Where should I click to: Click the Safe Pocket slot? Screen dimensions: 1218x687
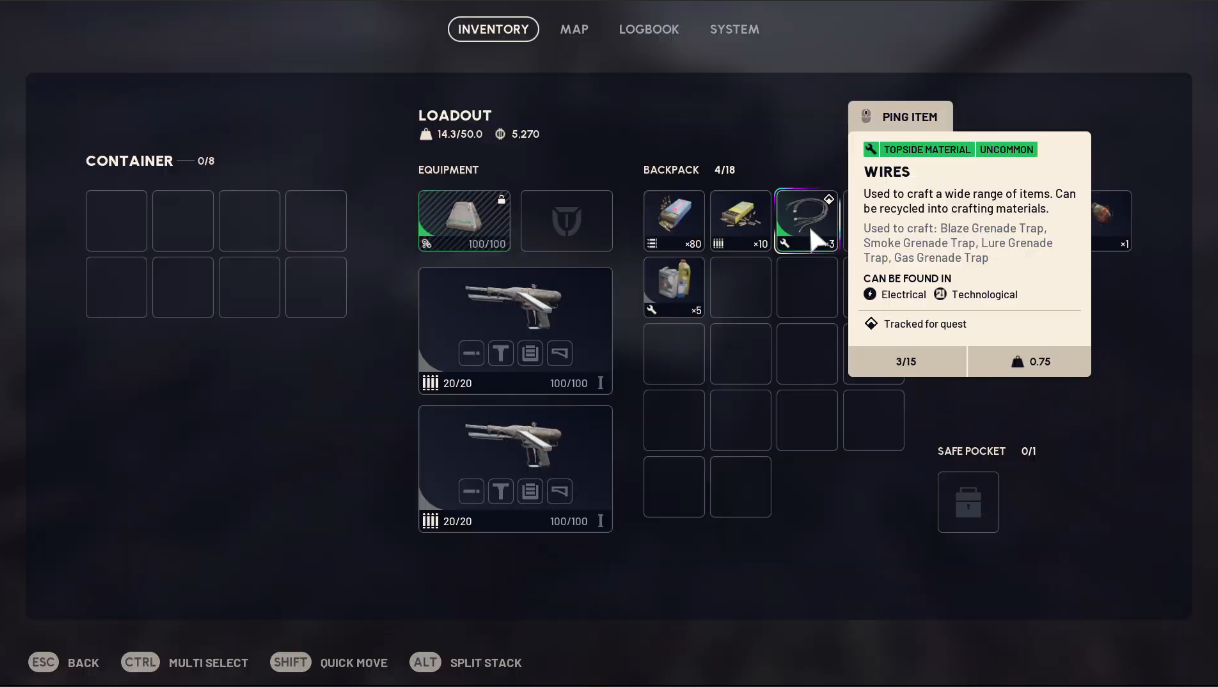tap(968, 502)
